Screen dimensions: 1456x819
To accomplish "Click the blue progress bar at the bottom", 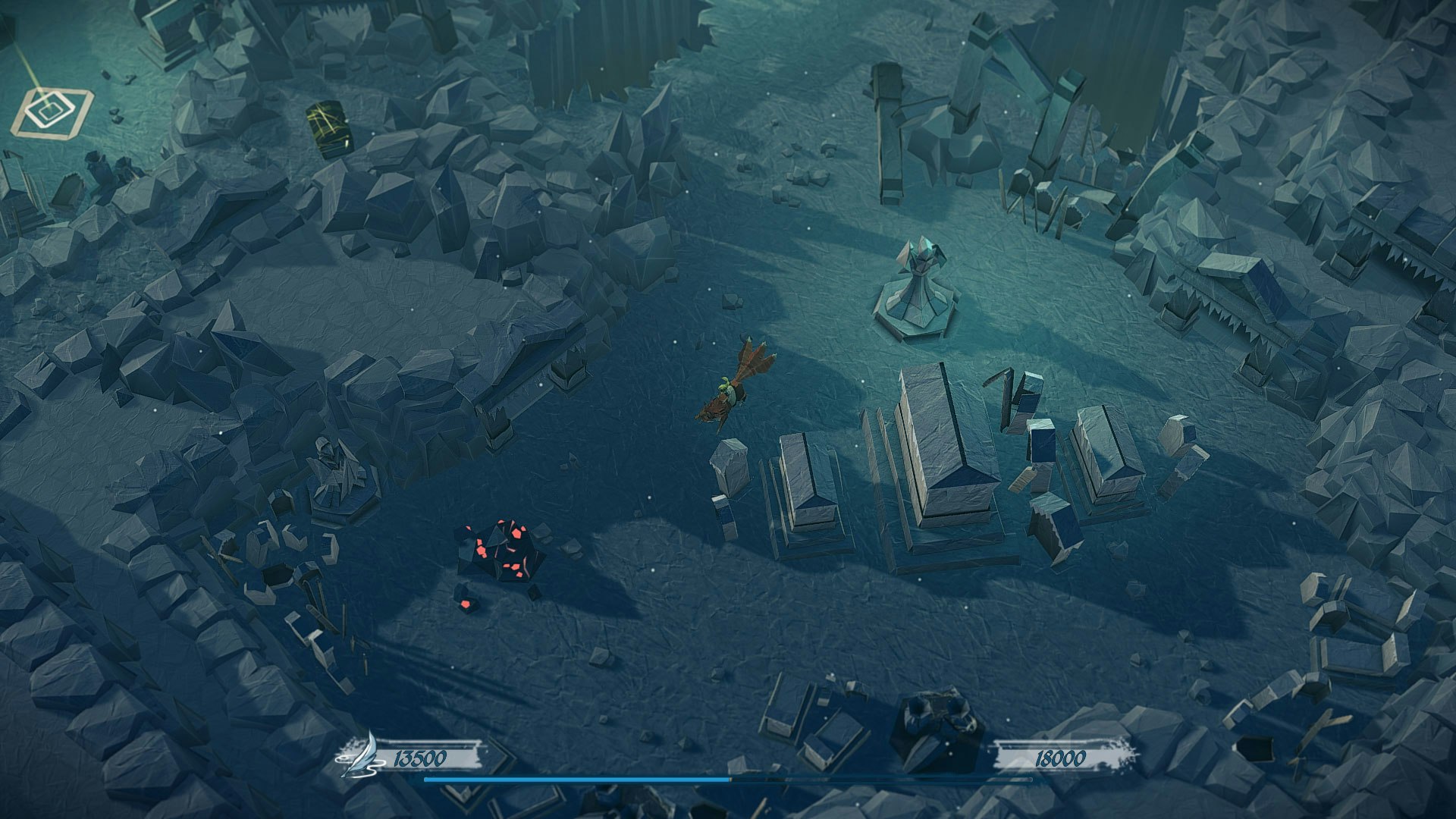I will point(576,779).
